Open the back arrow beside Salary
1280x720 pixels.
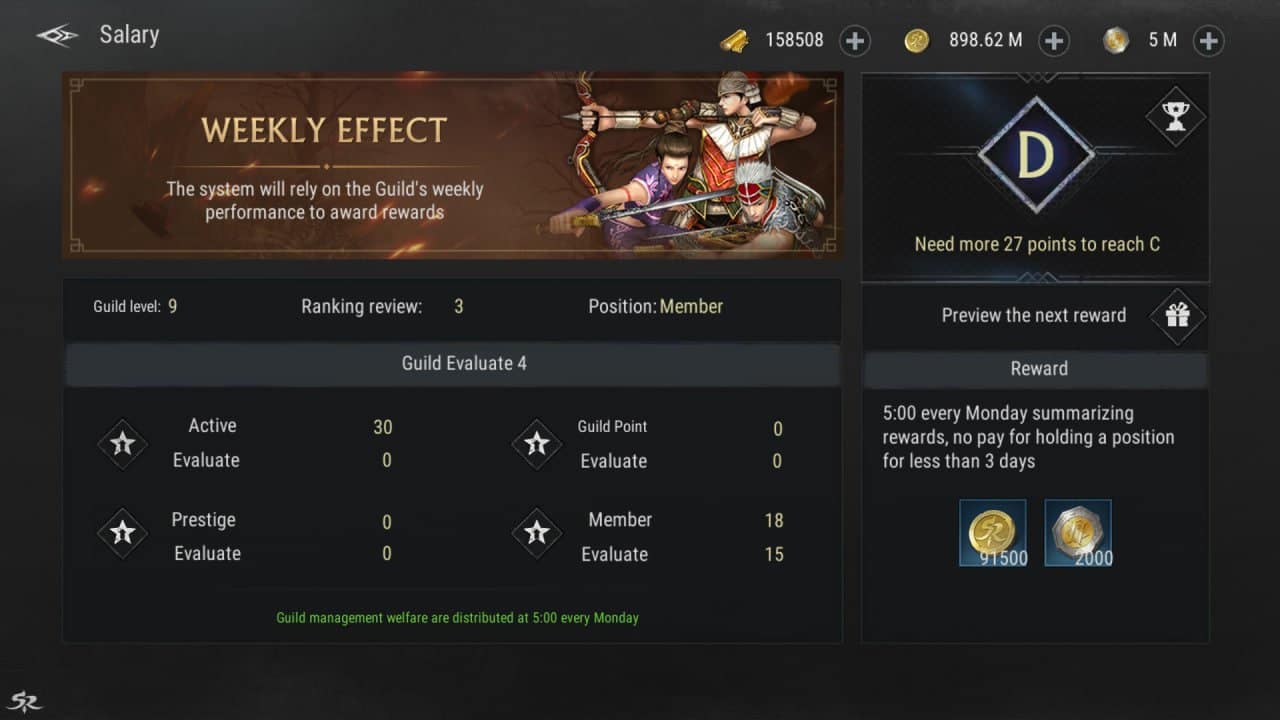[56, 34]
